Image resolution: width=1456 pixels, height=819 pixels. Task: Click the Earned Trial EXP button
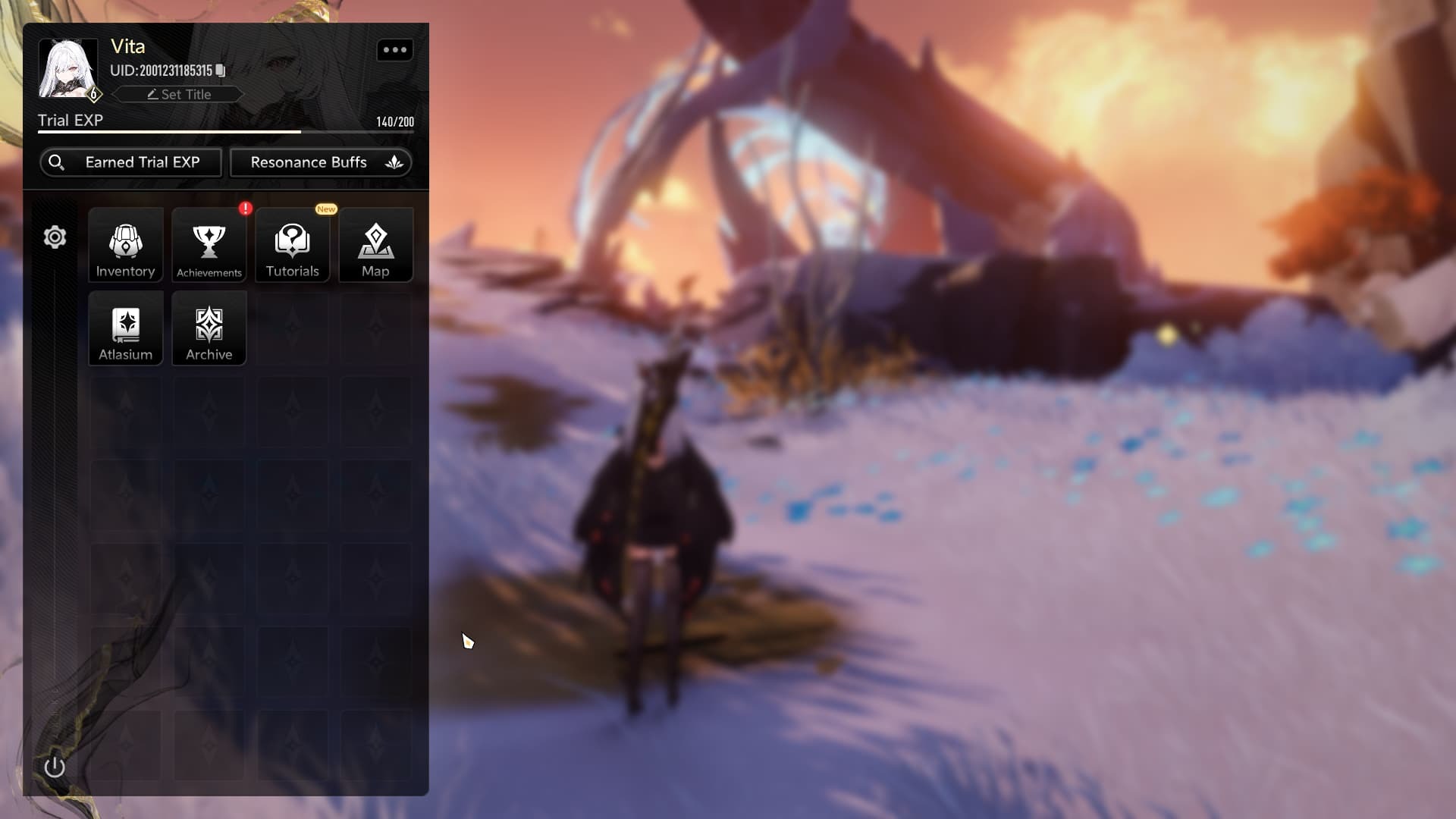pos(130,162)
